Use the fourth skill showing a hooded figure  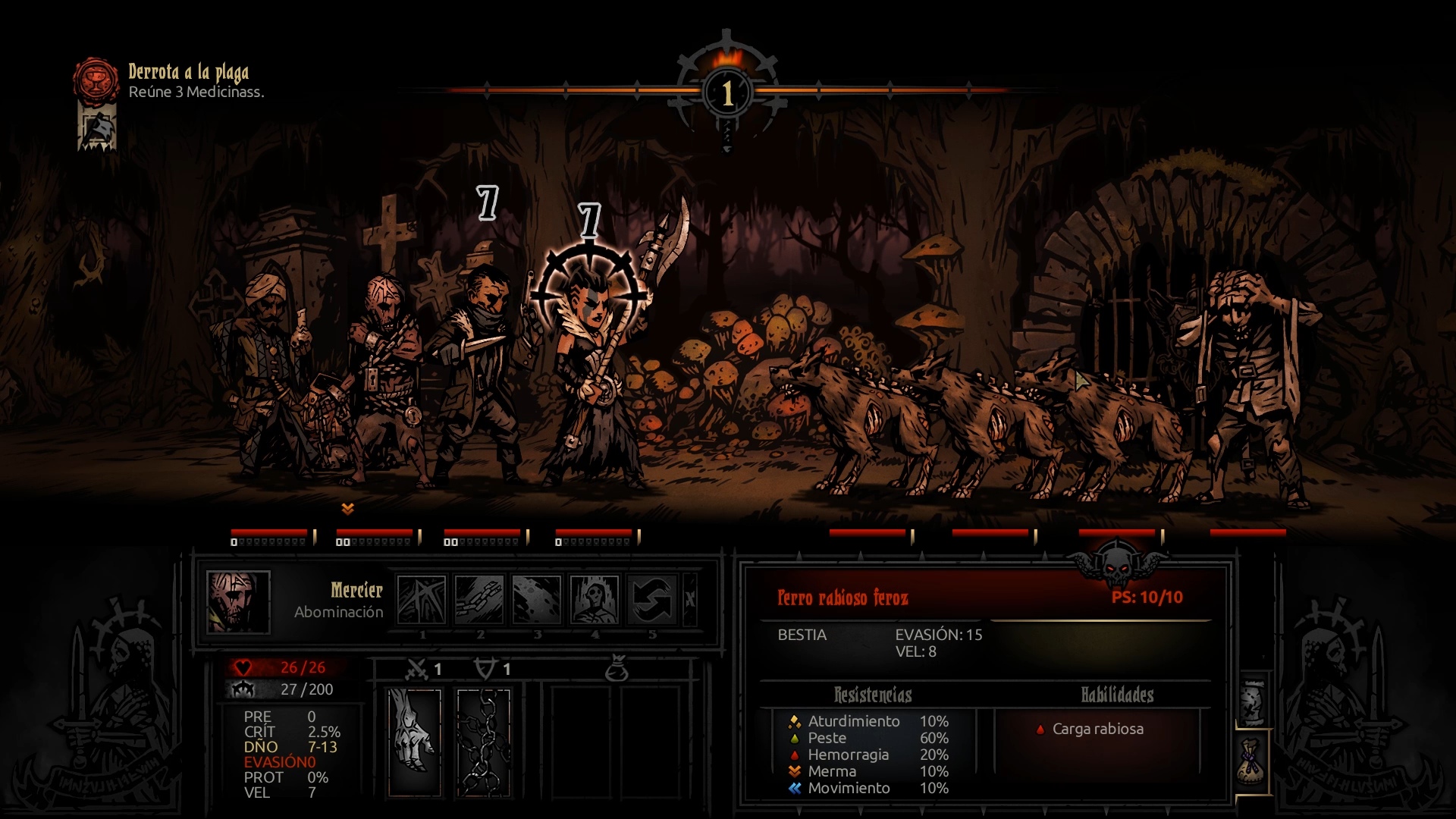[595, 599]
